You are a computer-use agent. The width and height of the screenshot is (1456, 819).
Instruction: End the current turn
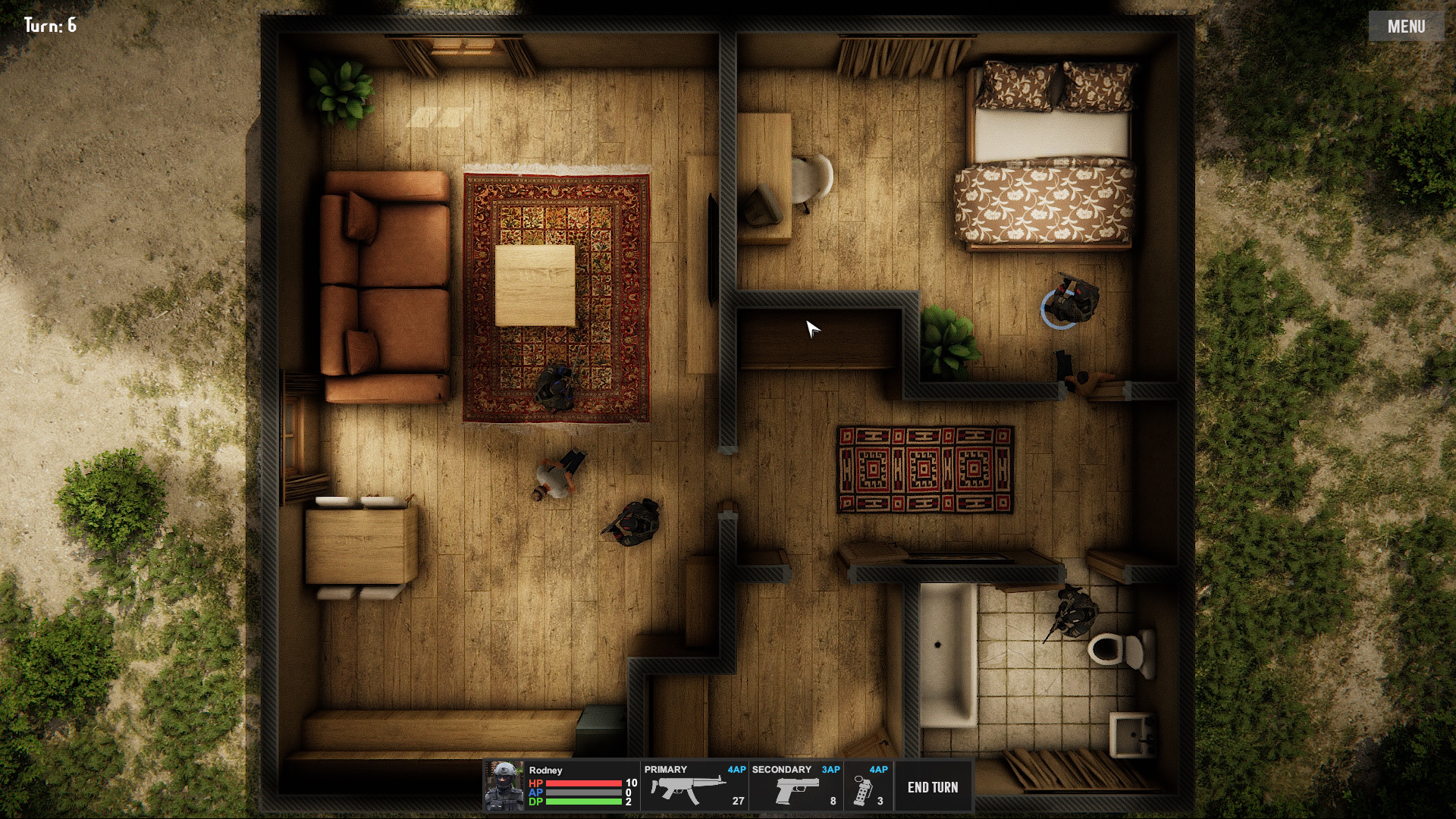(x=933, y=787)
